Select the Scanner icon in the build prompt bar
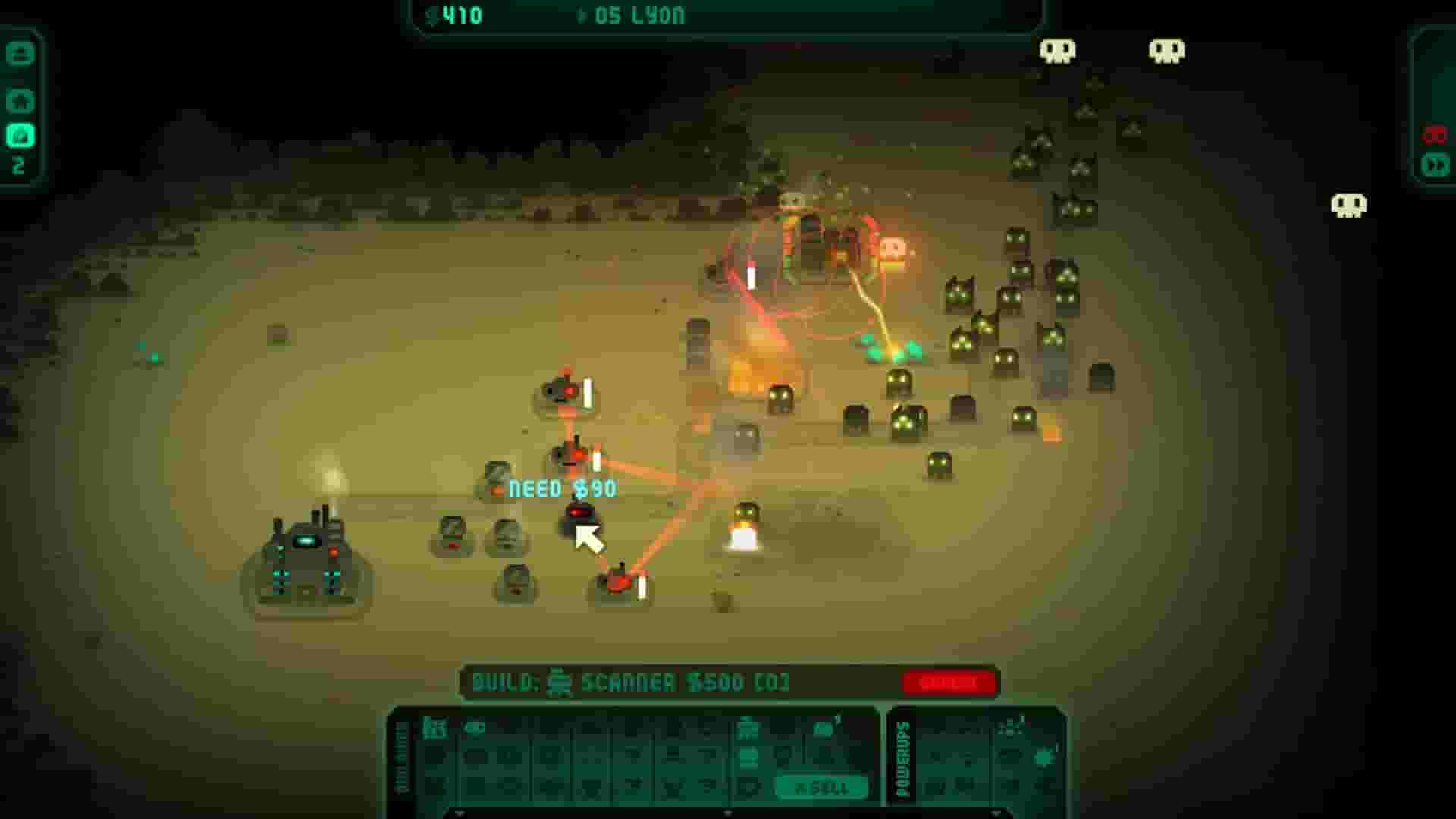Viewport: 1456px width, 819px height. tap(559, 683)
